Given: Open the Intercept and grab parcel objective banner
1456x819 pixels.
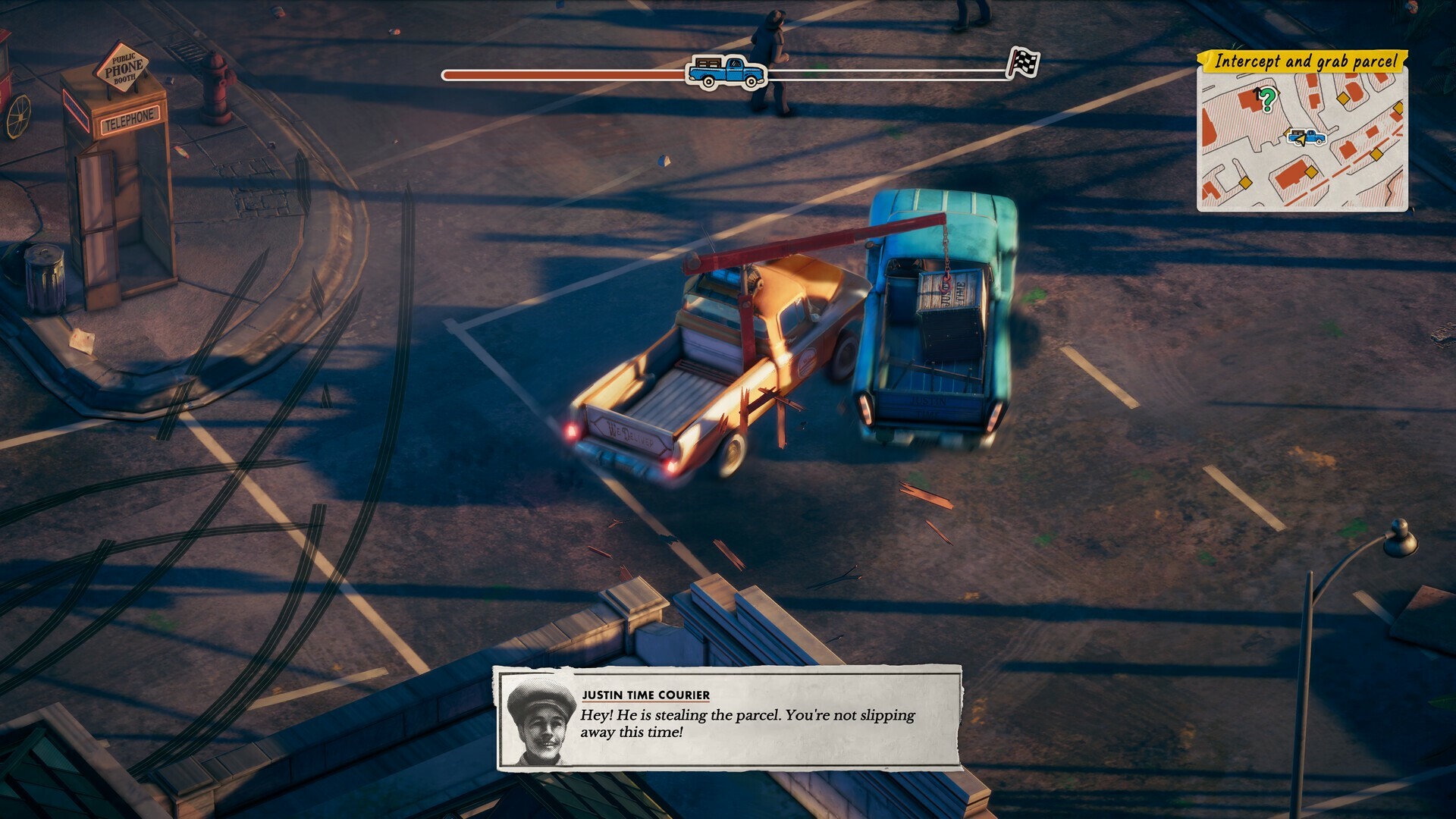Looking at the screenshot, I should (1307, 61).
